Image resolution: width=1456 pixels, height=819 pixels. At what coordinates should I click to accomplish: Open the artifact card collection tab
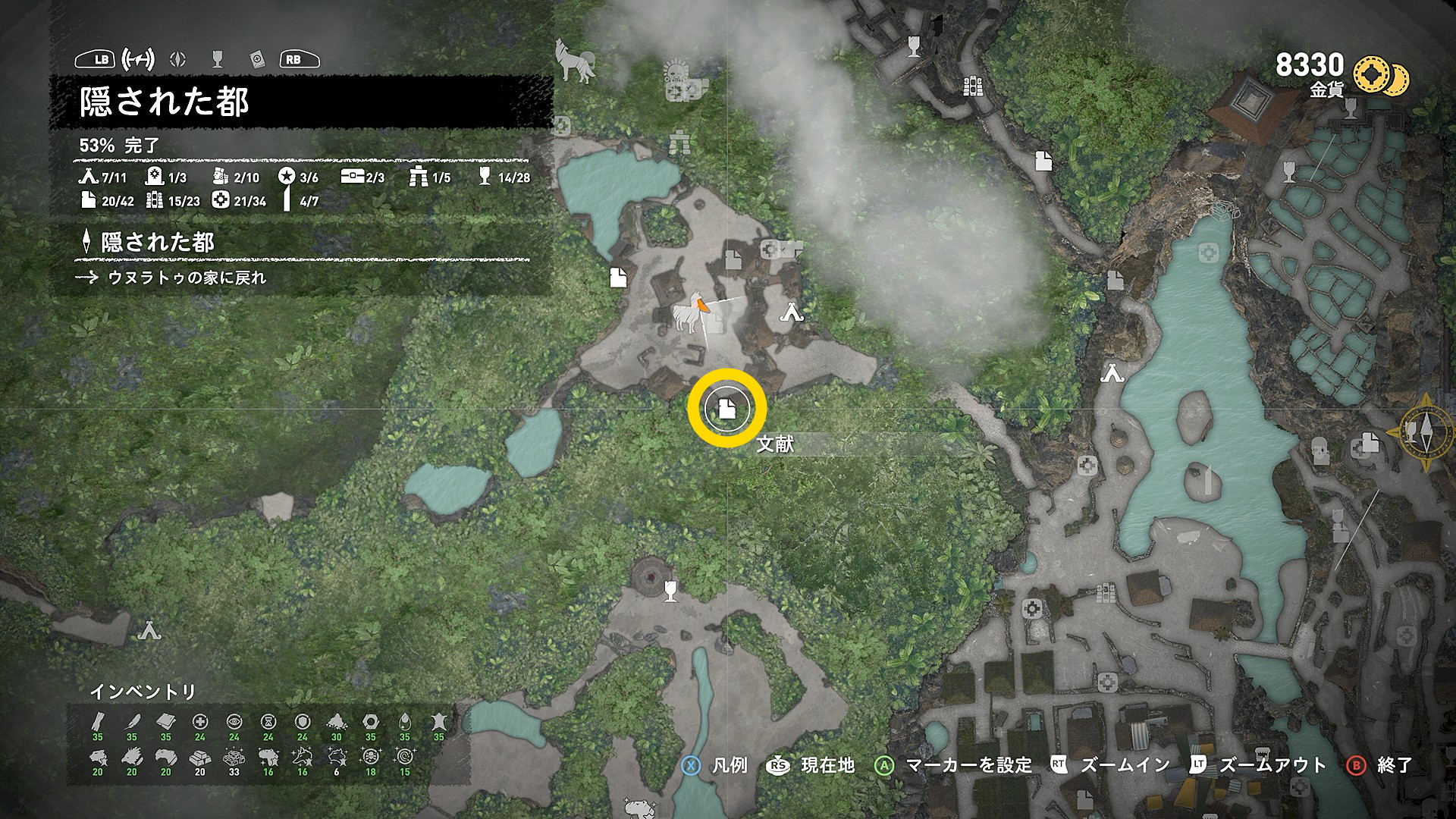(x=256, y=59)
